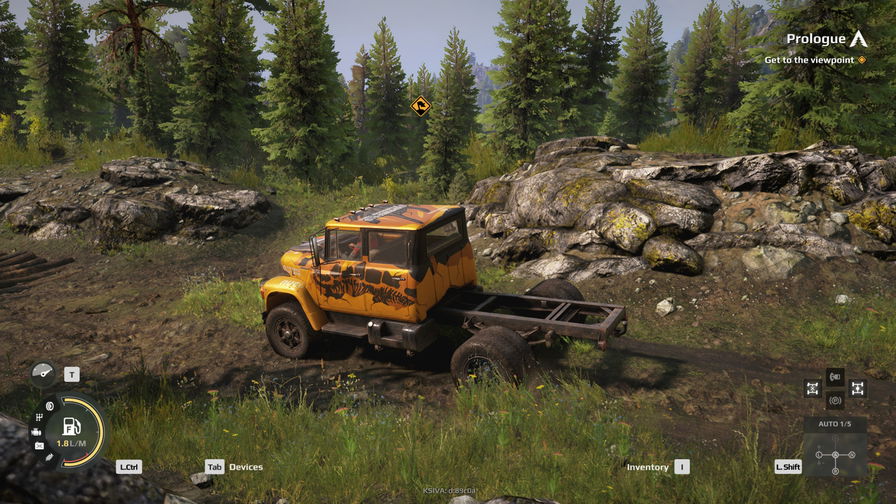Toggle the differential lock icon
The height and width of the screenshot is (504, 896).
coord(857,387)
